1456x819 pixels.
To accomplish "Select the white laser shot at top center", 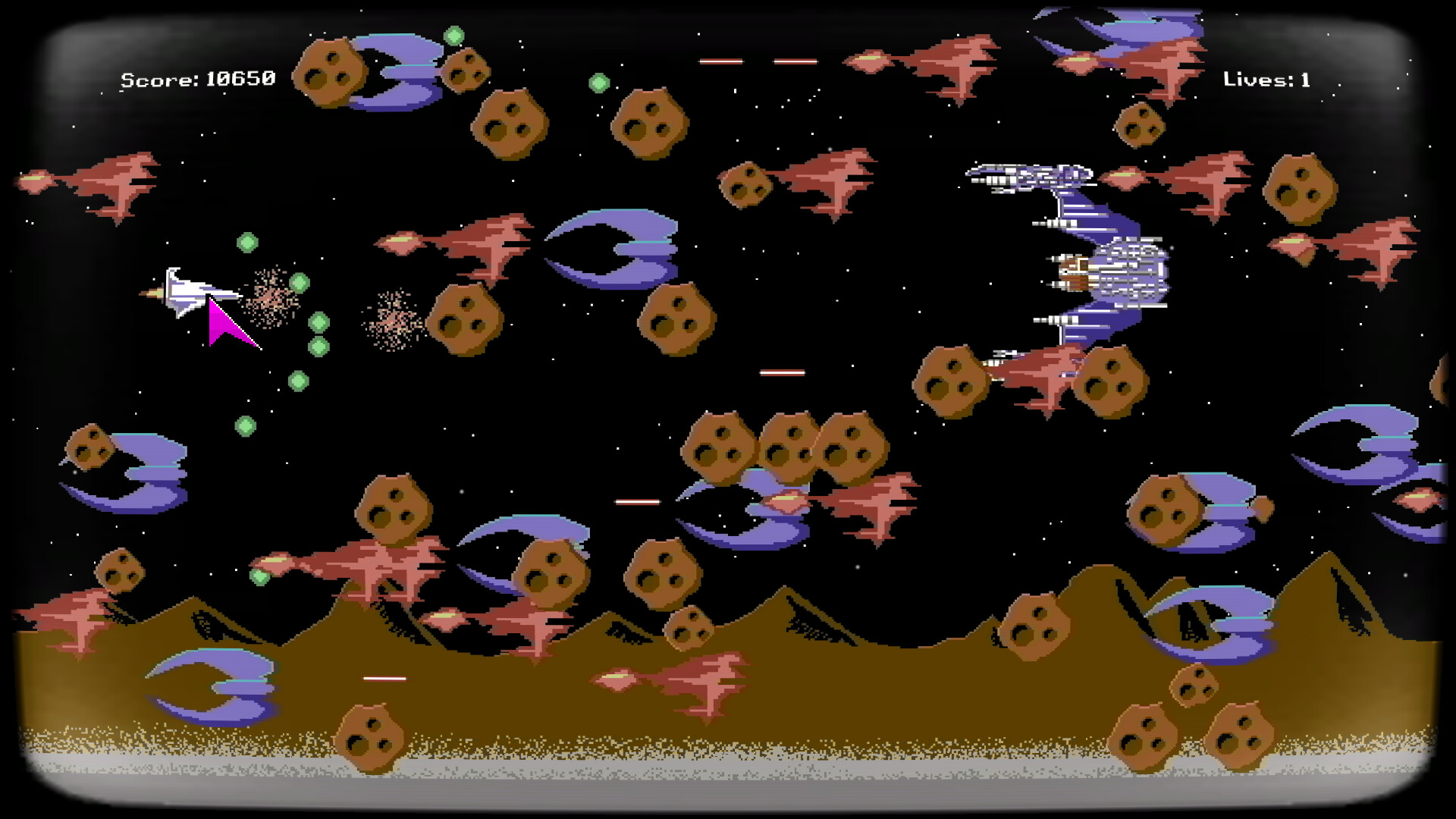I will (x=720, y=63).
